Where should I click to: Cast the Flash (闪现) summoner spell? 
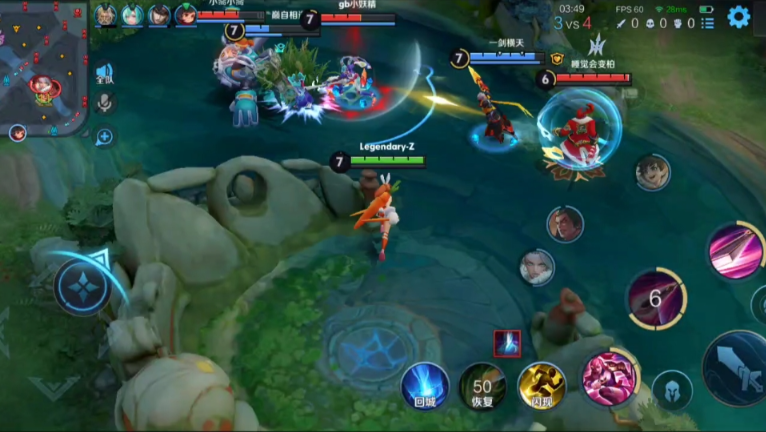(x=541, y=385)
